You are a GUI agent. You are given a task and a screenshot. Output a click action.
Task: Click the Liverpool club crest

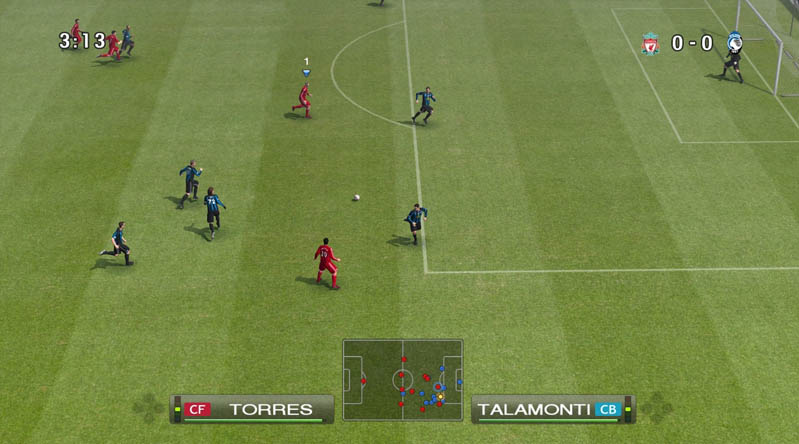click(x=650, y=44)
